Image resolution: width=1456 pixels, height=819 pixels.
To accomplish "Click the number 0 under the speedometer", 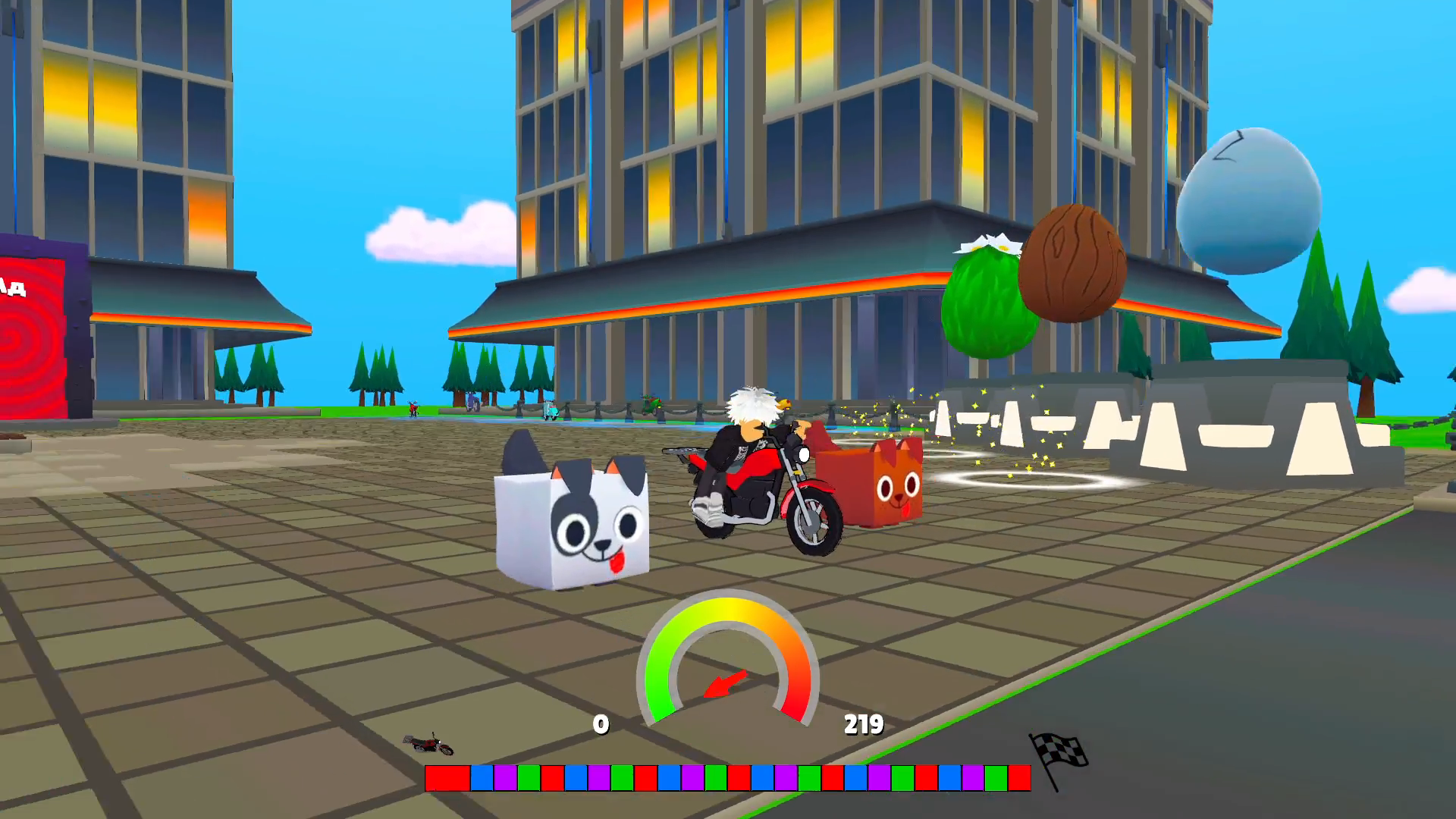I will [x=601, y=725].
